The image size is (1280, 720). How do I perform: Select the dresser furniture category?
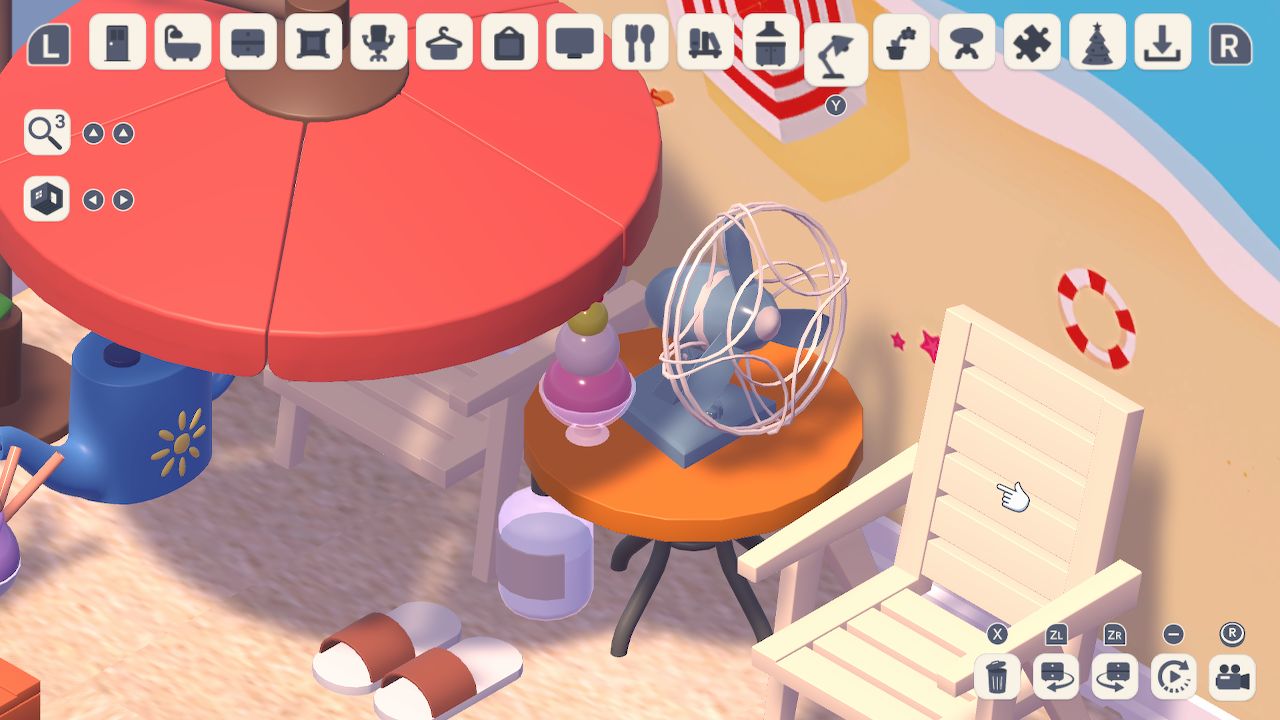click(x=245, y=44)
